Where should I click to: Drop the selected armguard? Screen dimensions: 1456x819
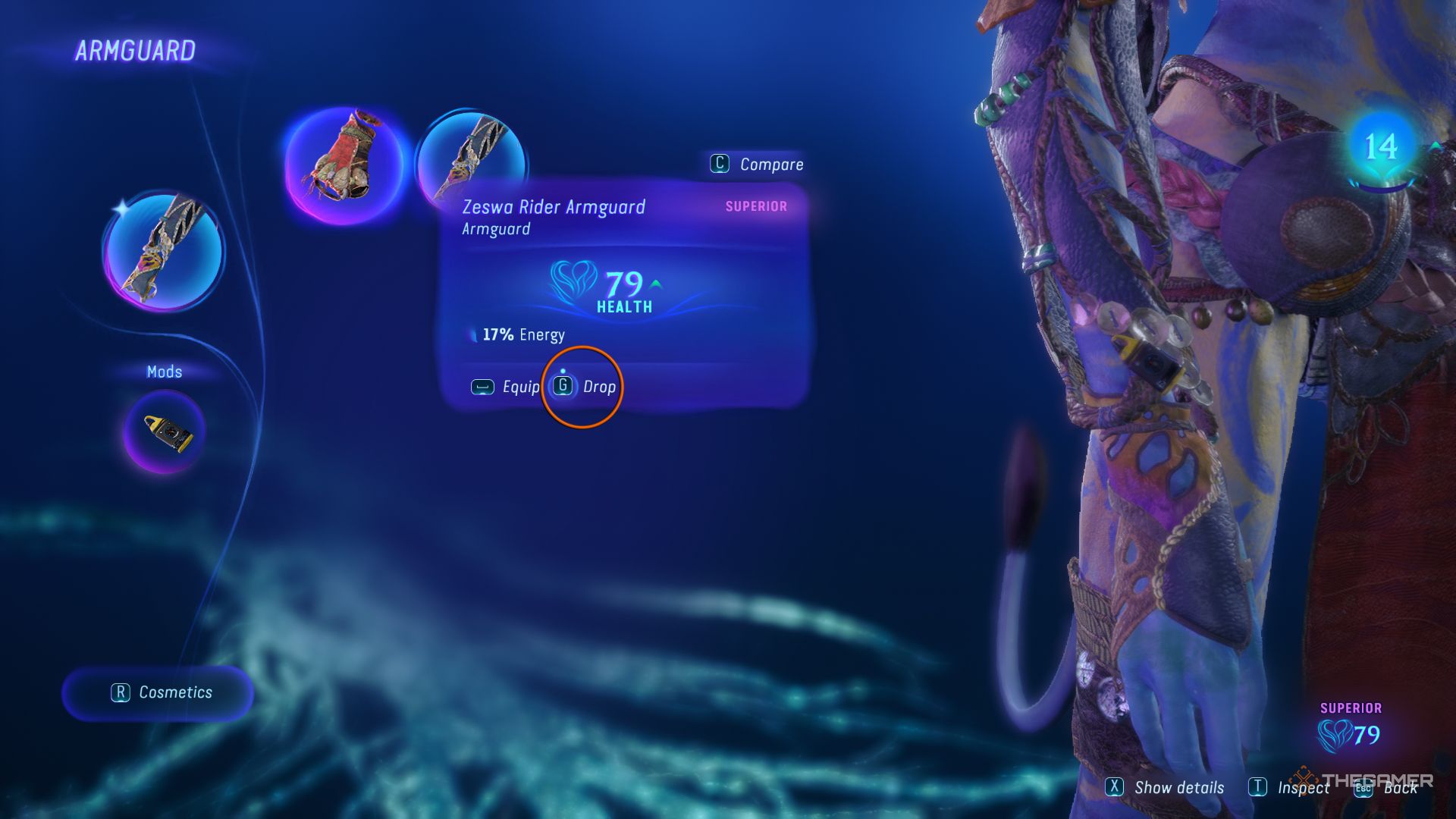coord(598,387)
